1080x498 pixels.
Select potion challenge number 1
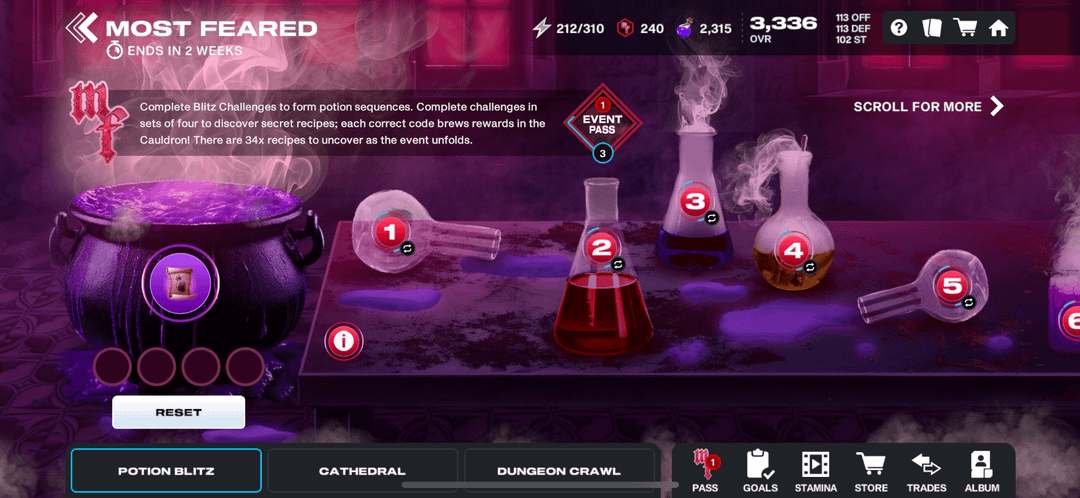(390, 232)
